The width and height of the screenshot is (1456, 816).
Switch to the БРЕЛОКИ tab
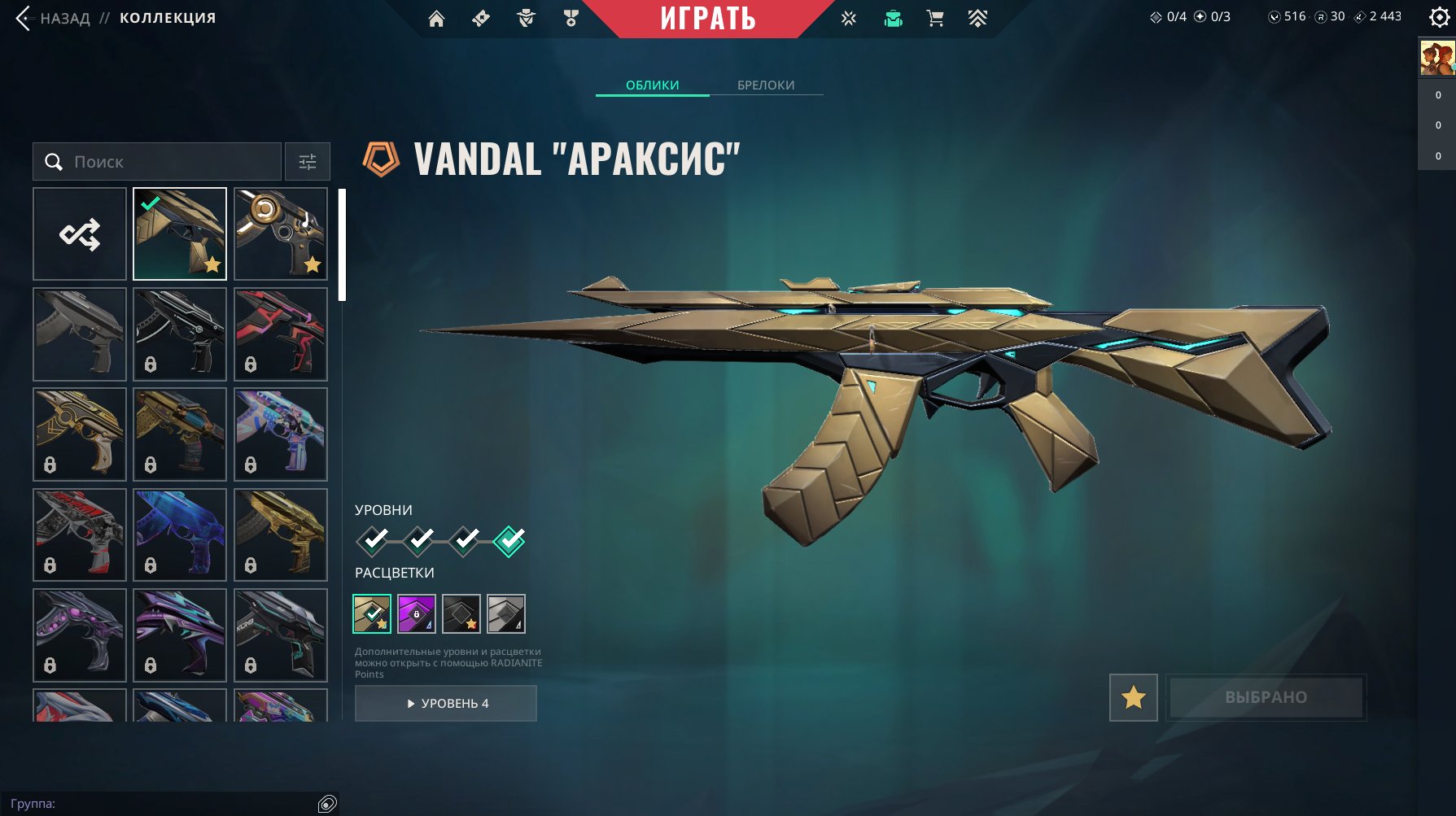tap(766, 85)
